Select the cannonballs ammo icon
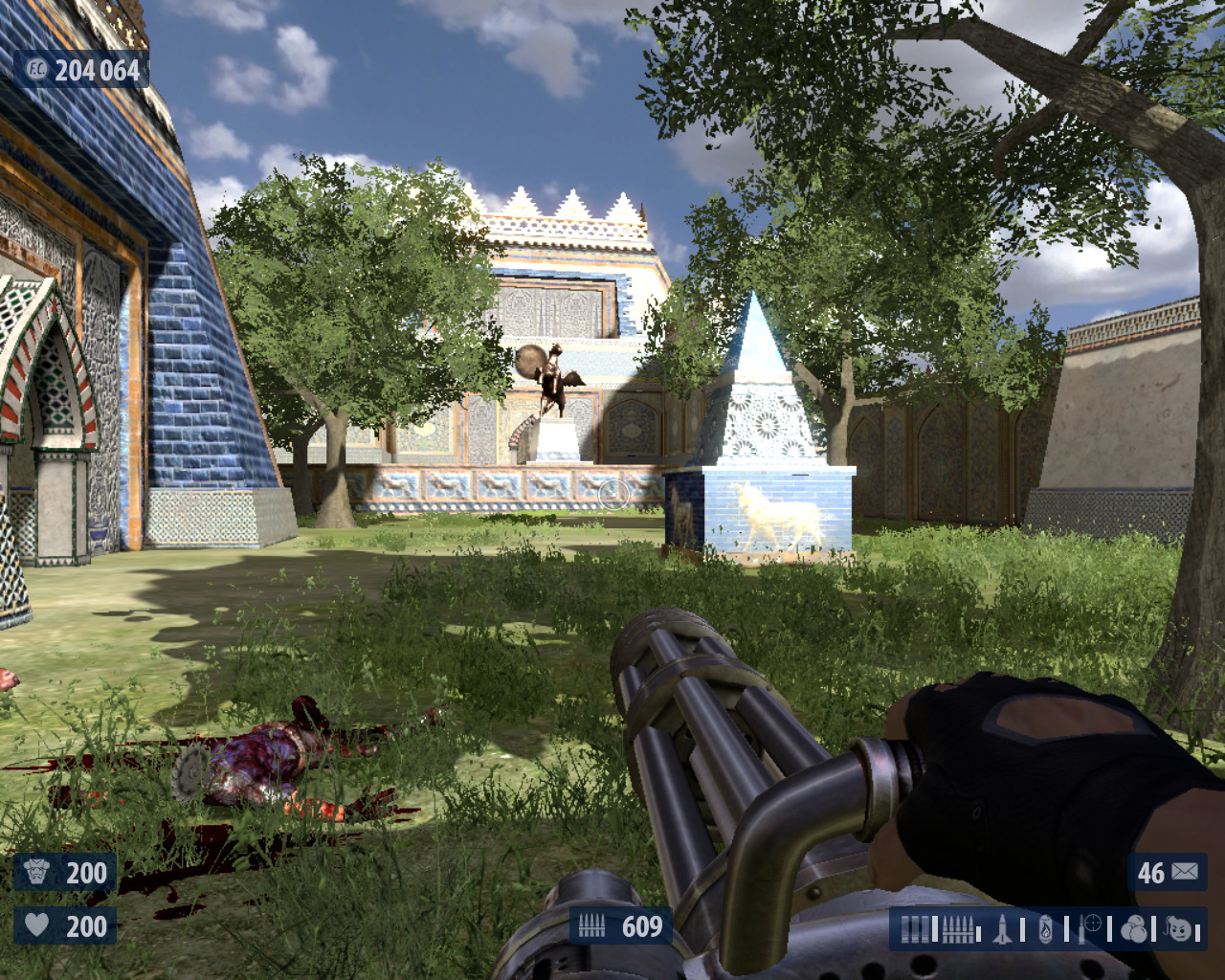 click(1134, 929)
